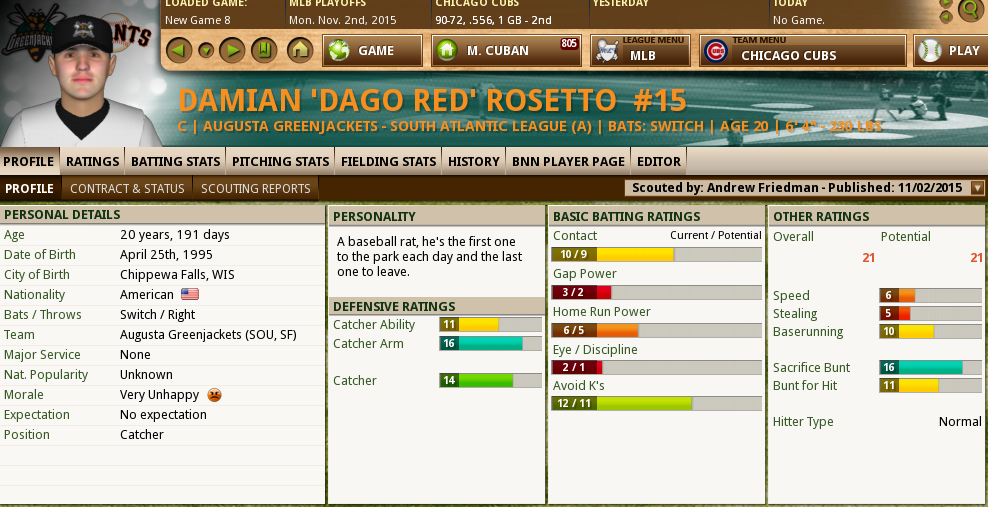Switch to the Batting Stats tab

175,161
